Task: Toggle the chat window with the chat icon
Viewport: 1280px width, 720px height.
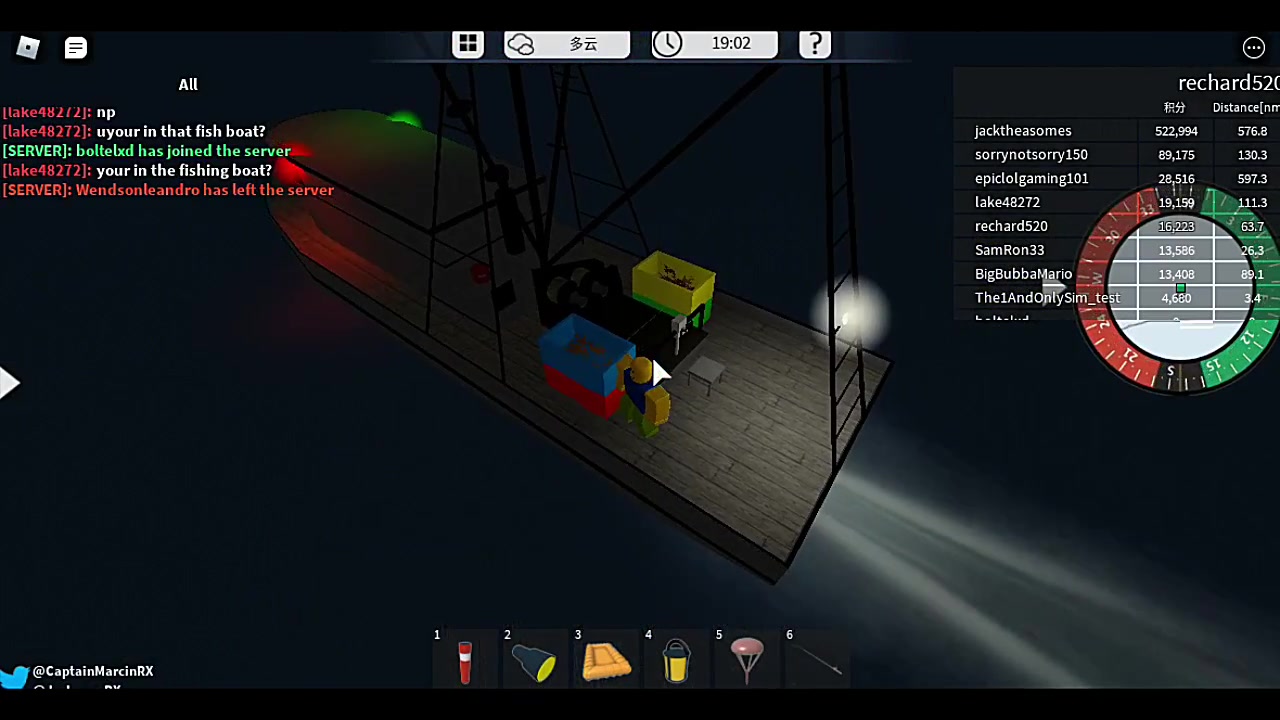Action: click(75, 47)
